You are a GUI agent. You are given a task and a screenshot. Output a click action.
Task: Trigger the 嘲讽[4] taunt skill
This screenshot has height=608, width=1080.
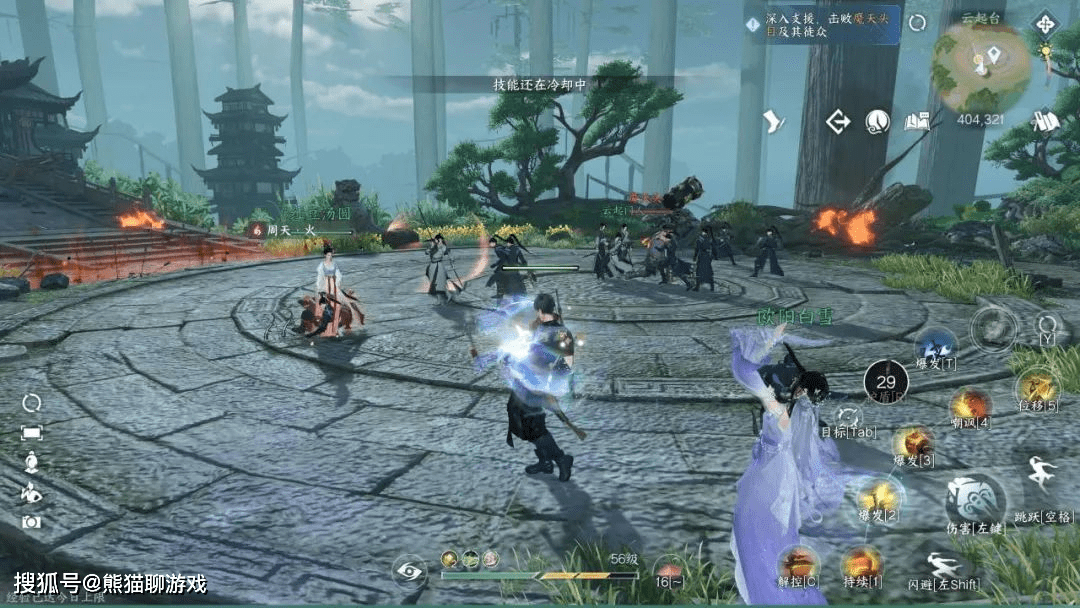pyautogui.click(x=969, y=404)
